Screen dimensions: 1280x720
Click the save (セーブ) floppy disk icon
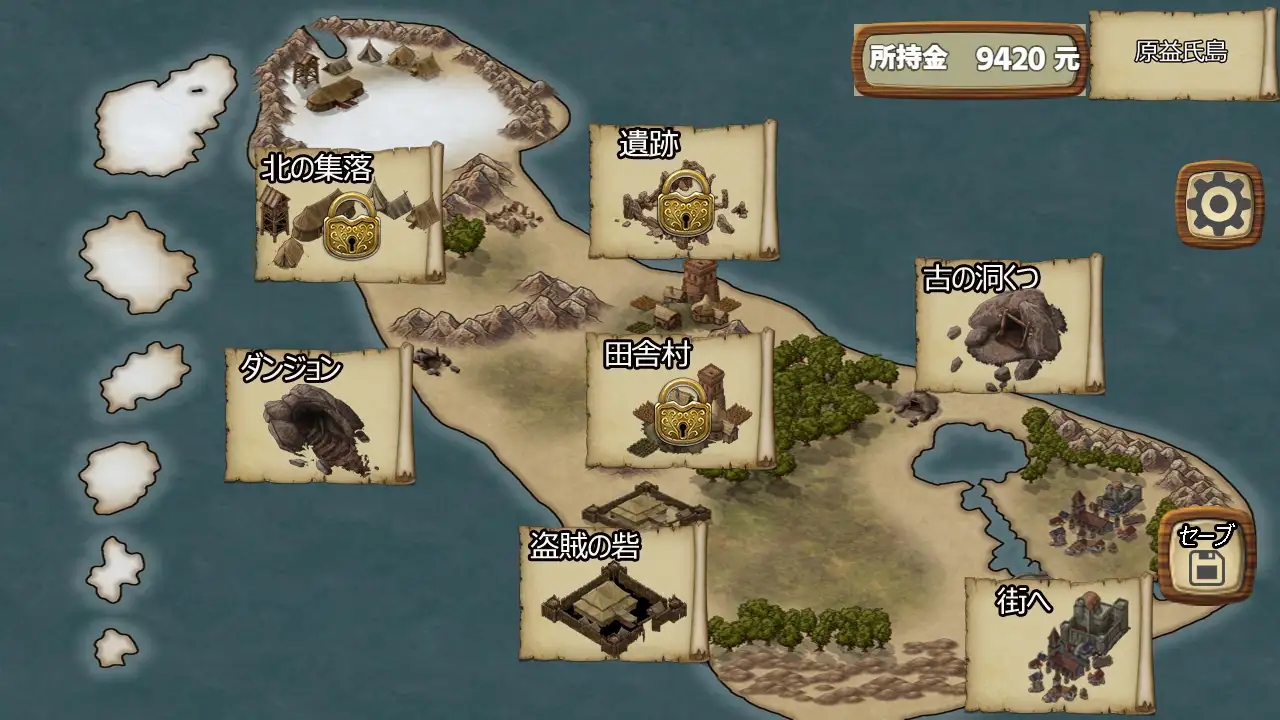click(1207, 566)
